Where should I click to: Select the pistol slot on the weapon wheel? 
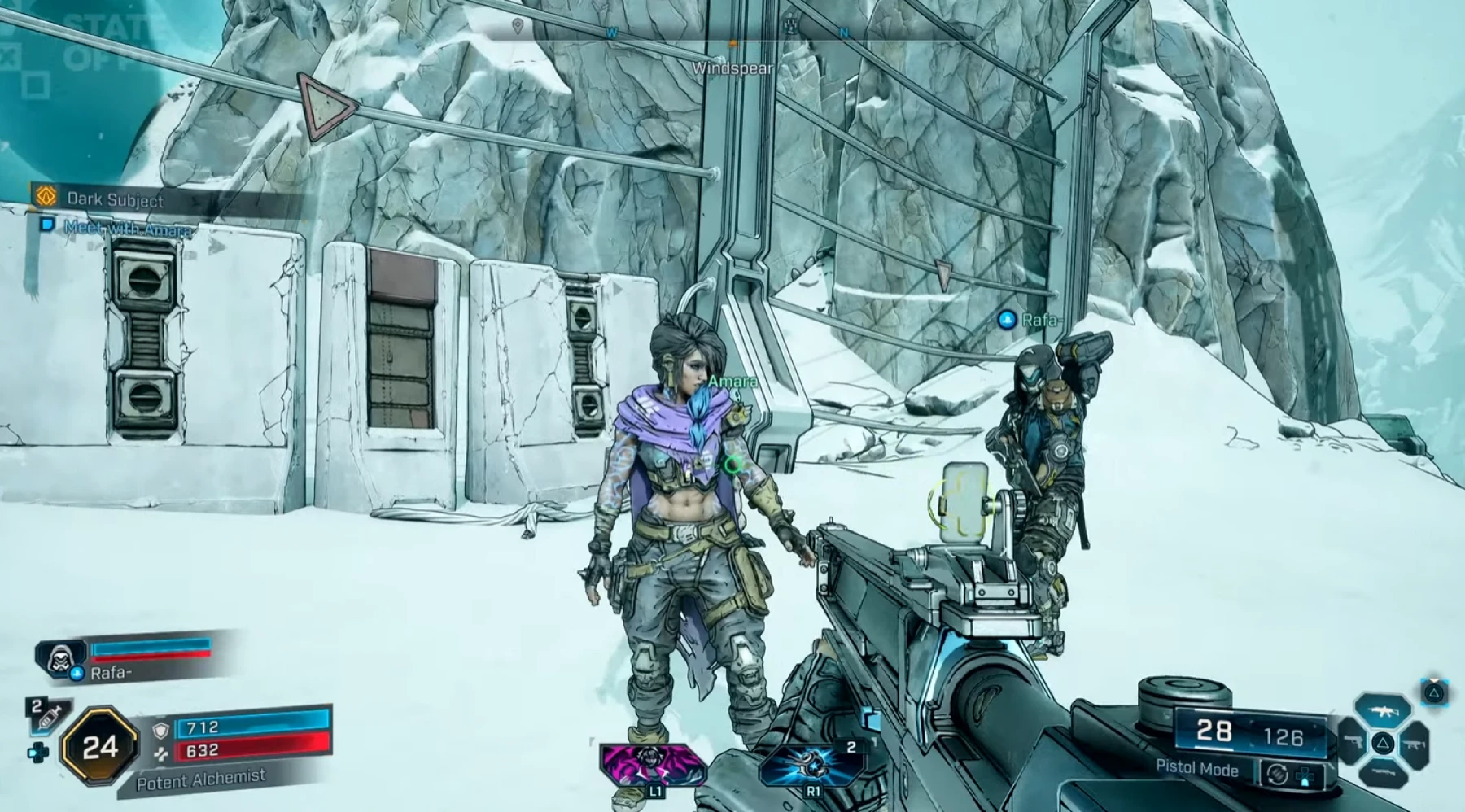click(x=1354, y=742)
